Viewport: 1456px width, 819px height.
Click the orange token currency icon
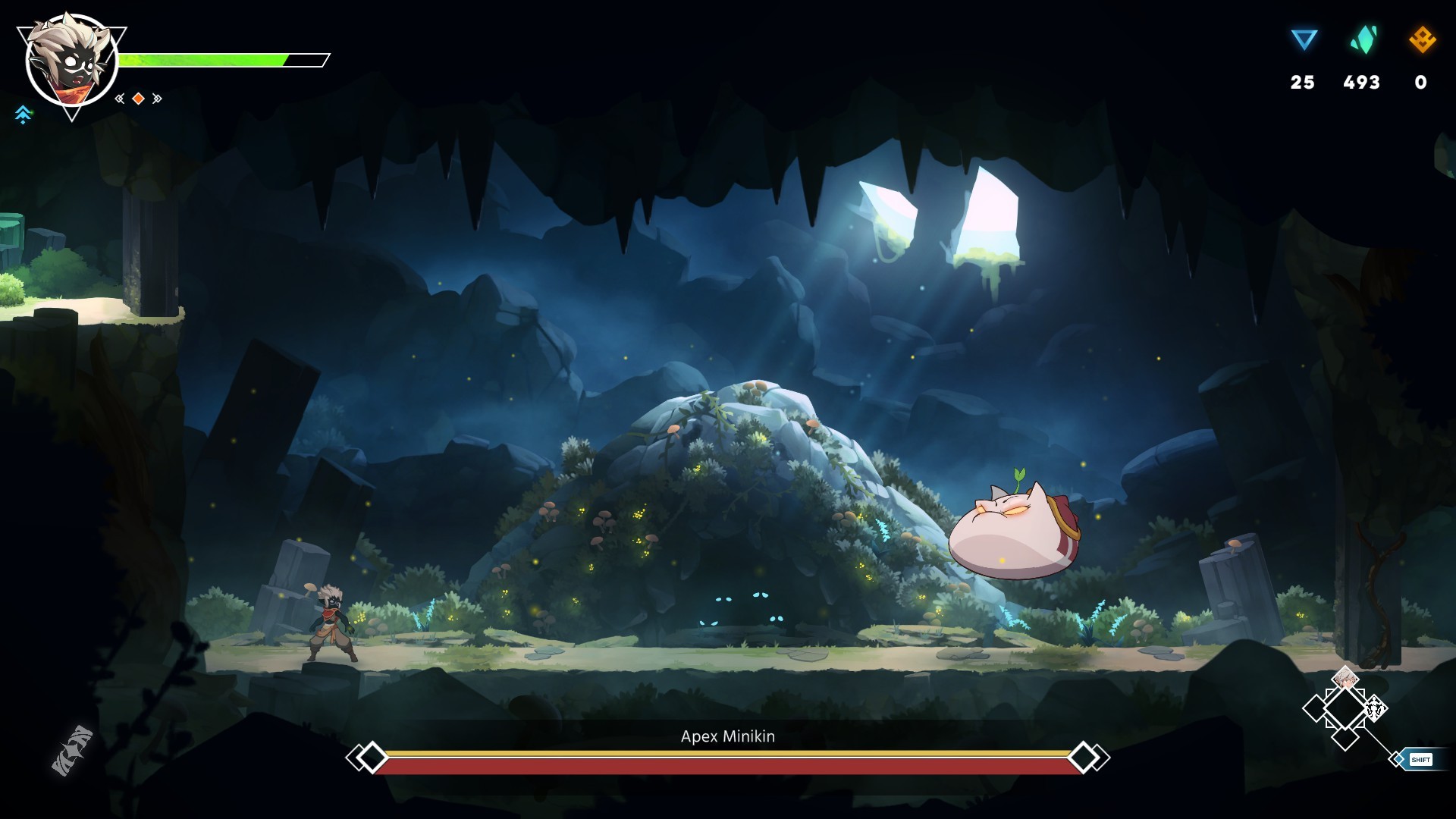1422,39
